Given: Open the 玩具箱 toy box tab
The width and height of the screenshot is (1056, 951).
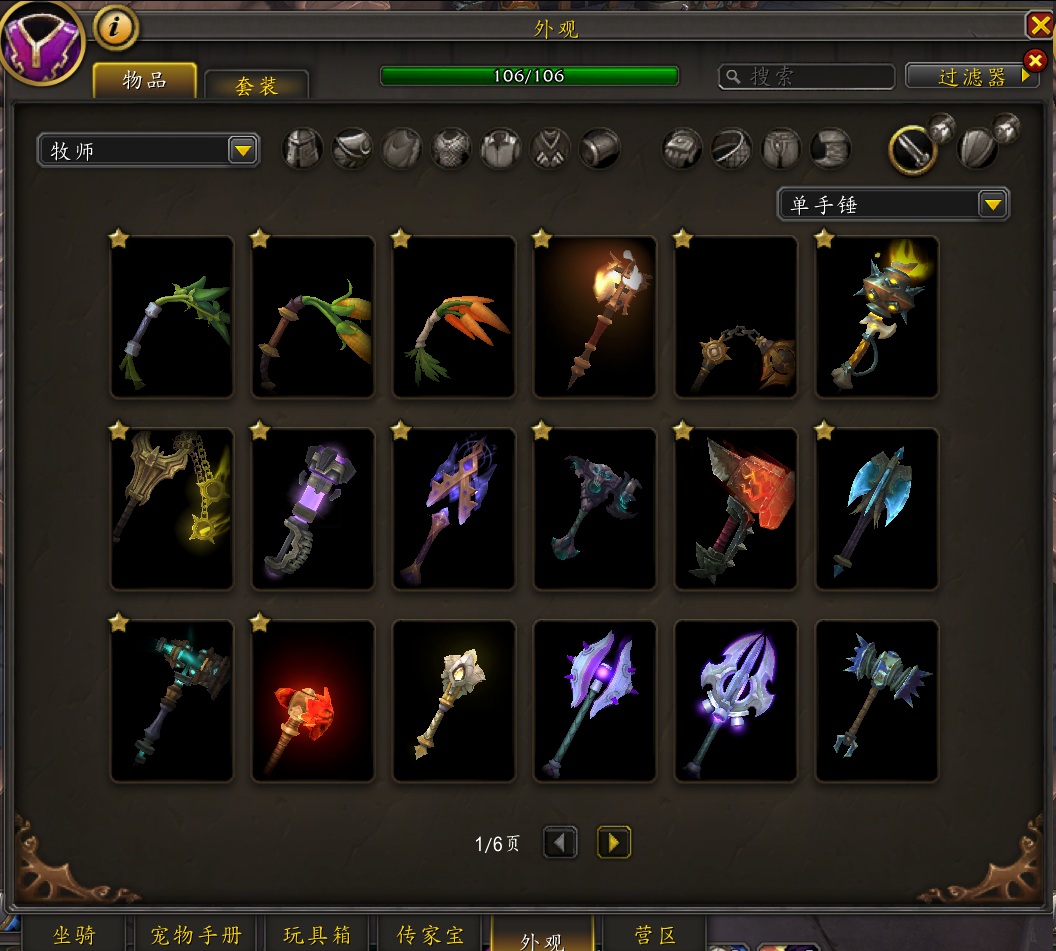Looking at the screenshot, I should pyautogui.click(x=317, y=935).
